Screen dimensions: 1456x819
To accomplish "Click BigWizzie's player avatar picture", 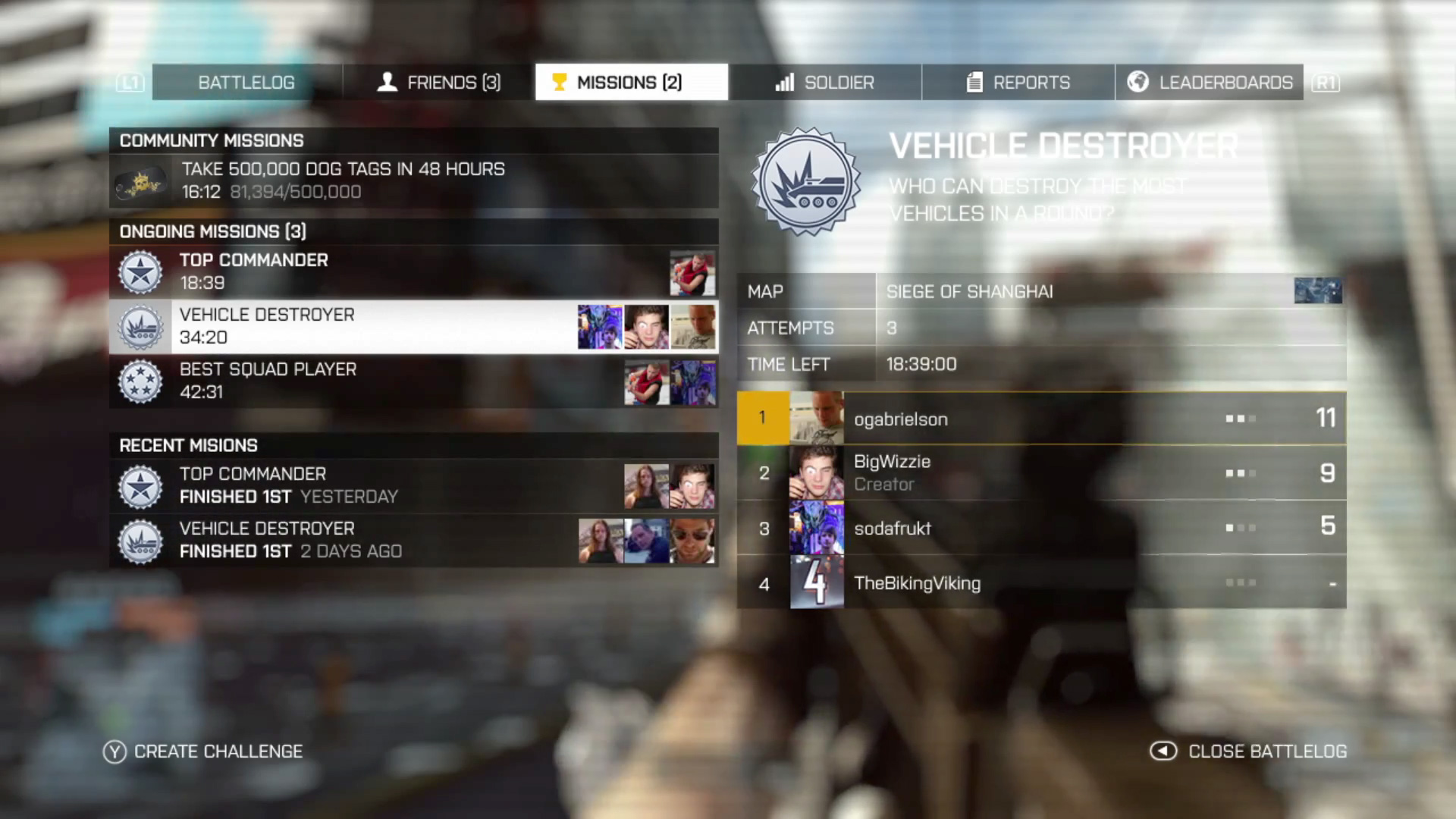I will tap(817, 473).
